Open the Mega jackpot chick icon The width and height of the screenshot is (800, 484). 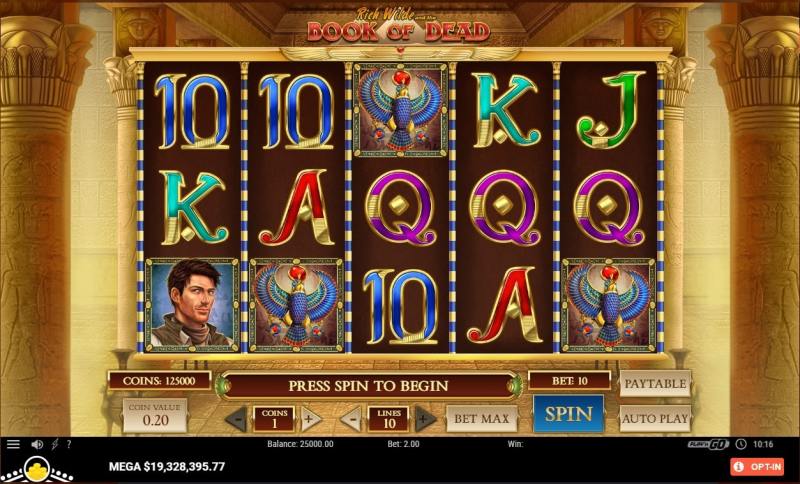coord(37,468)
